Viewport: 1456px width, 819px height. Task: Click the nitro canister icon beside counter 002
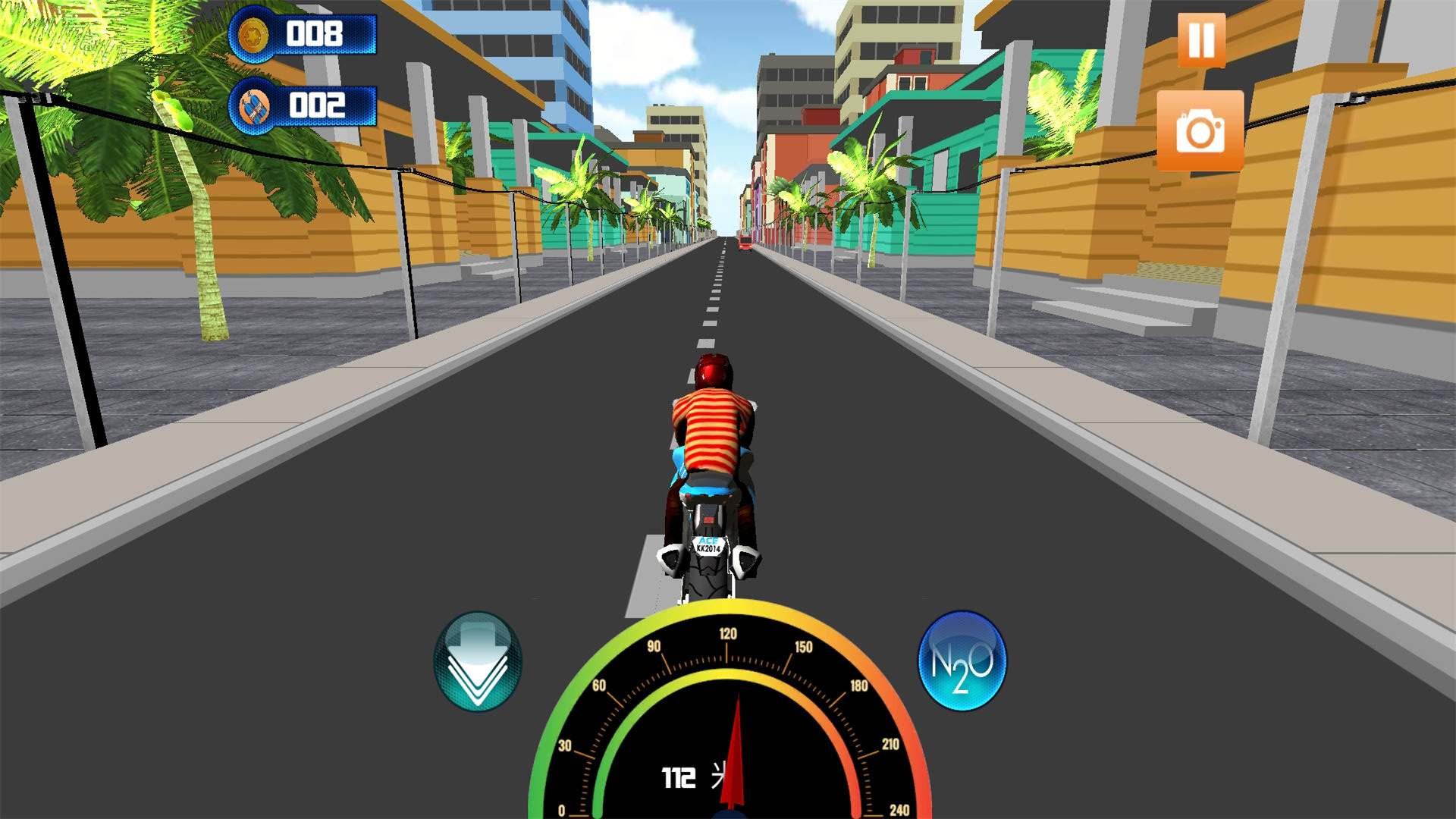[x=253, y=106]
